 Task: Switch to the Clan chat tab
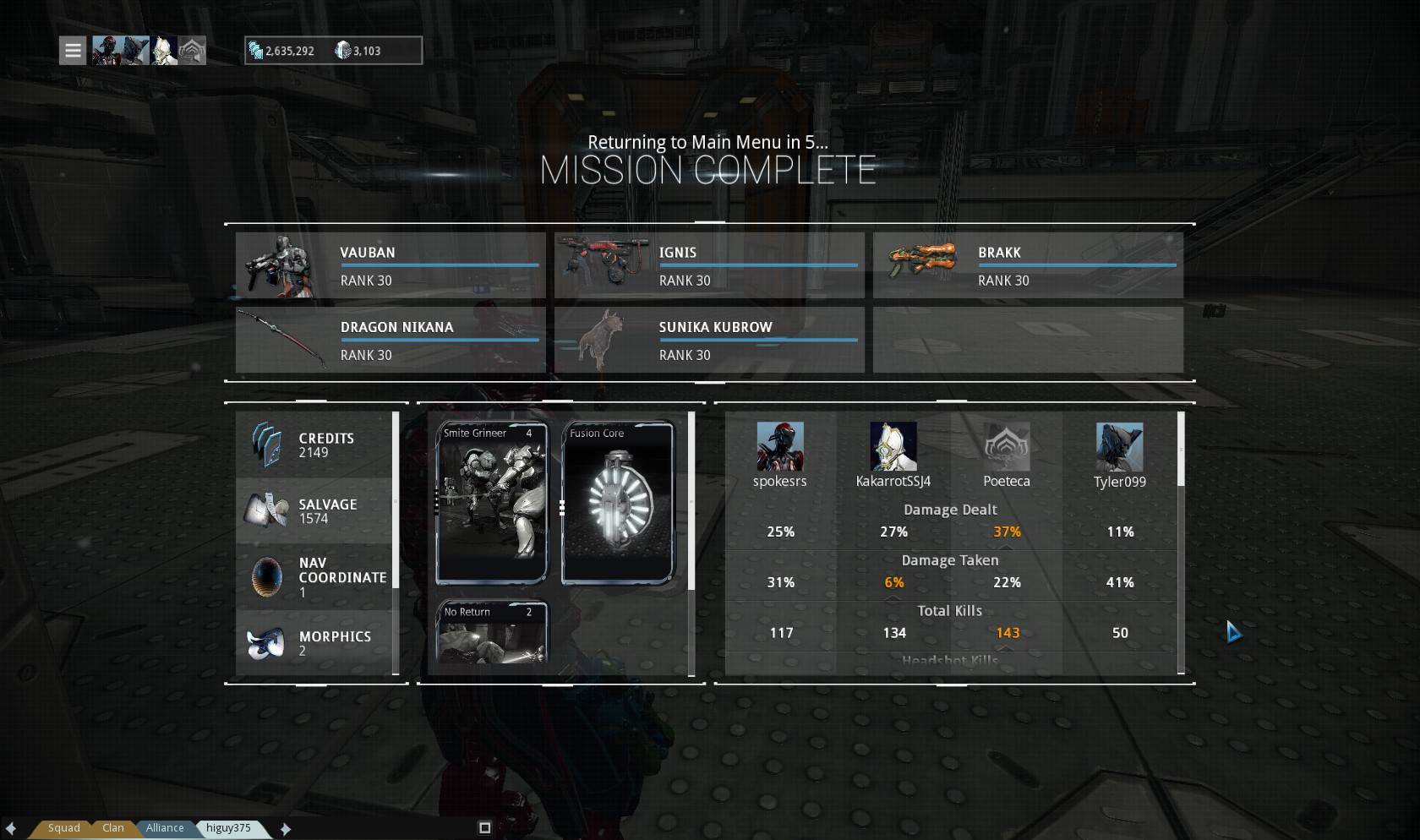[x=113, y=828]
